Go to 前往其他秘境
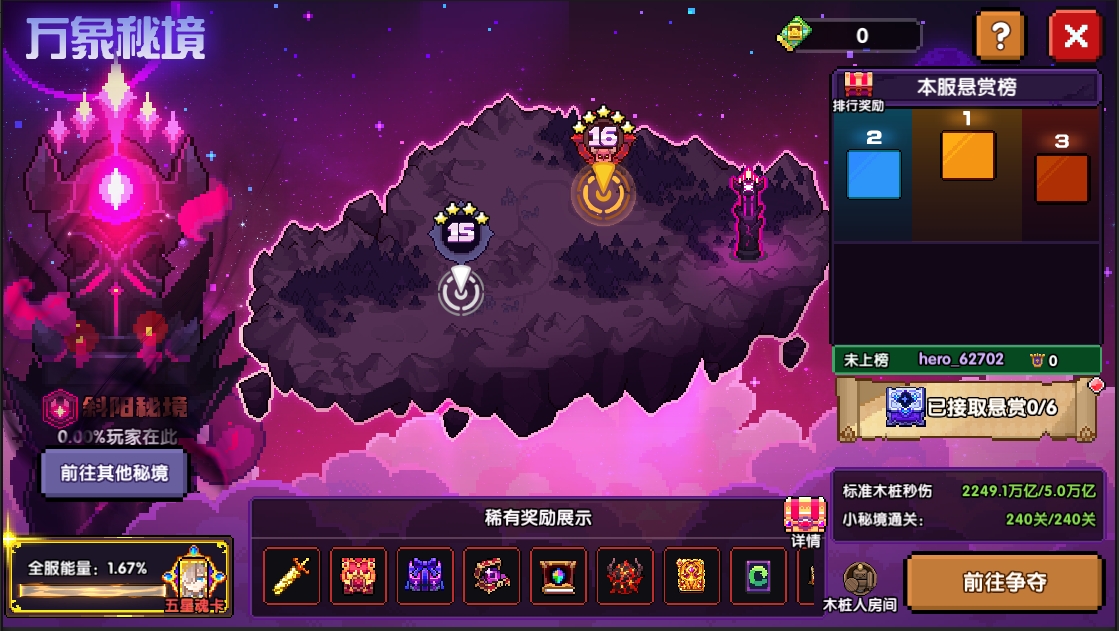This screenshot has width=1119, height=631. click(115, 473)
